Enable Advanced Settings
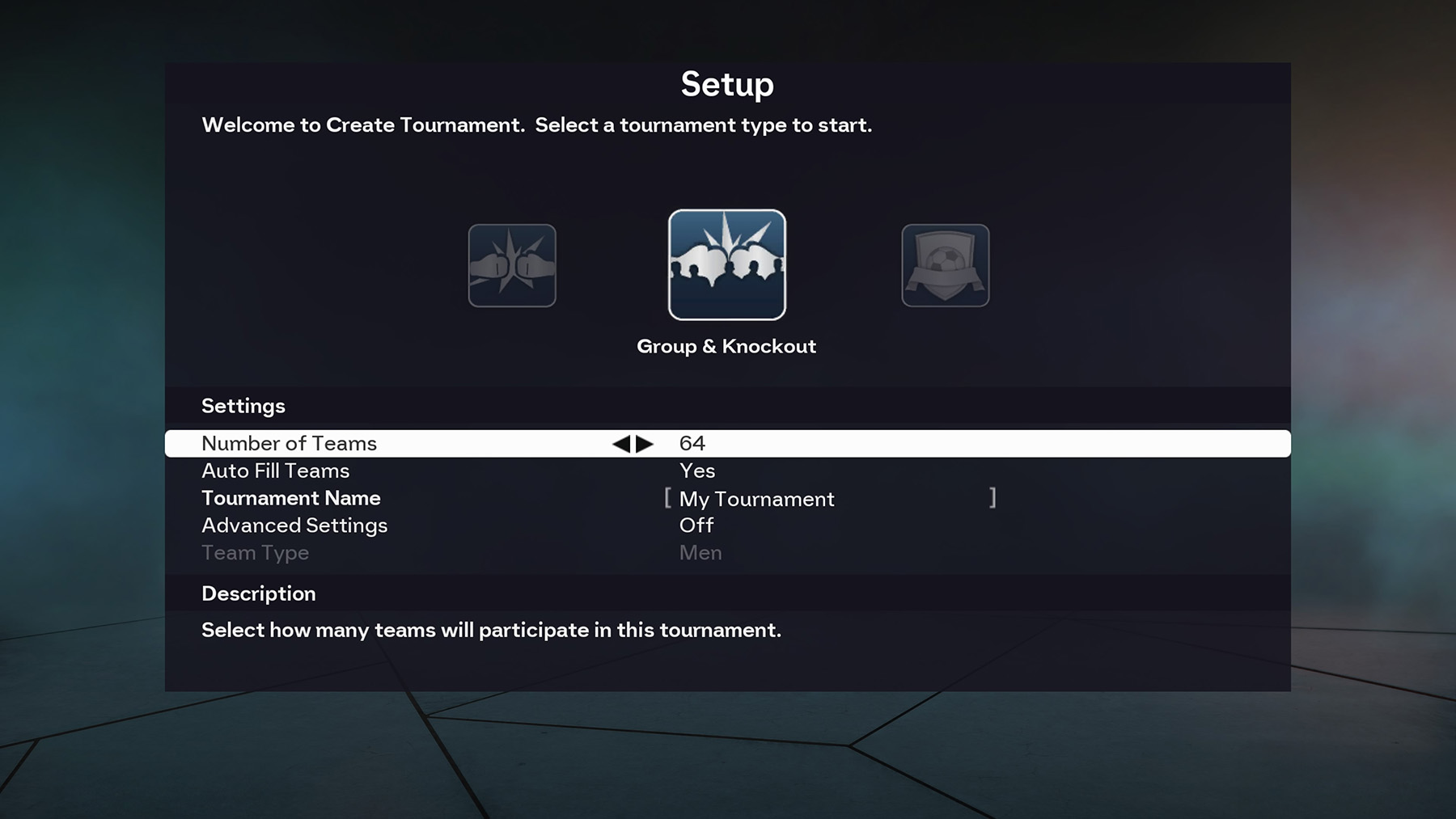 pyautogui.click(x=696, y=525)
